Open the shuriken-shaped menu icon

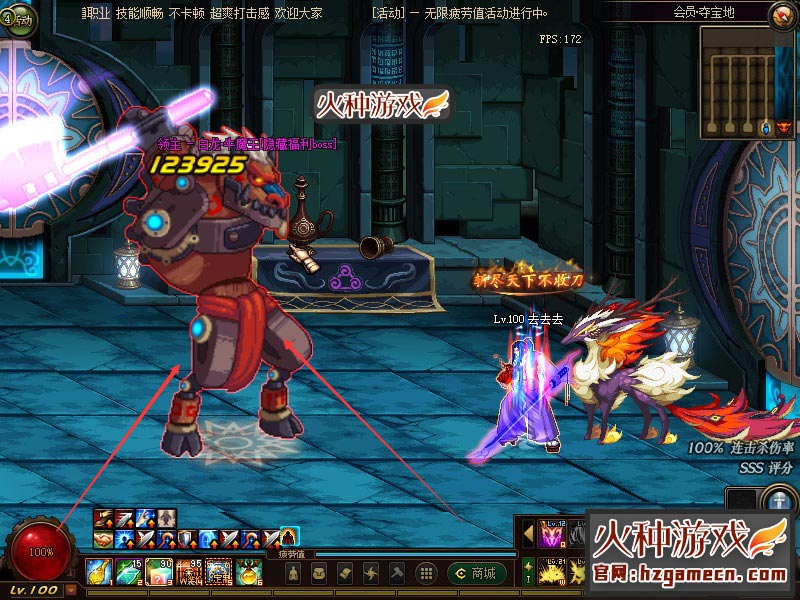[370, 573]
